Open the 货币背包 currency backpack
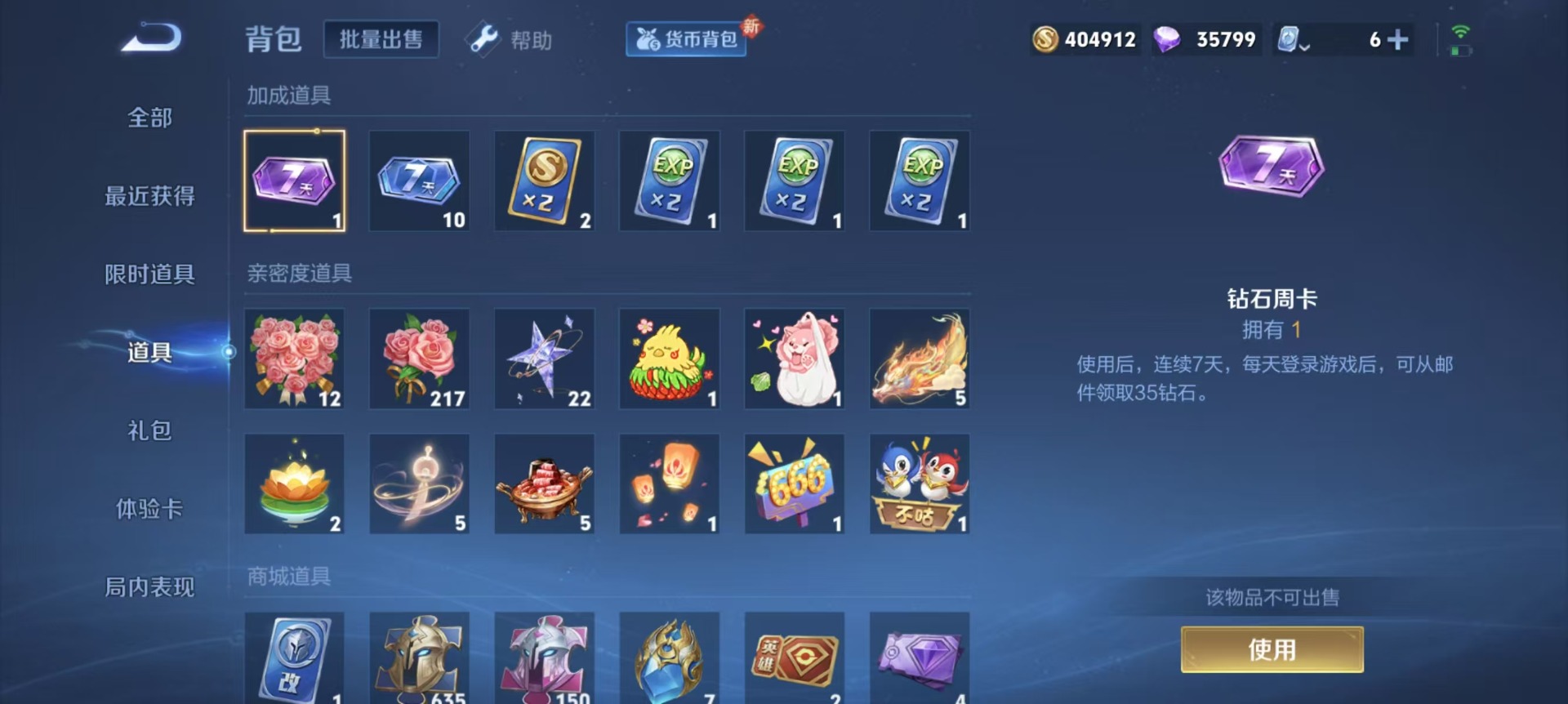 click(685, 38)
